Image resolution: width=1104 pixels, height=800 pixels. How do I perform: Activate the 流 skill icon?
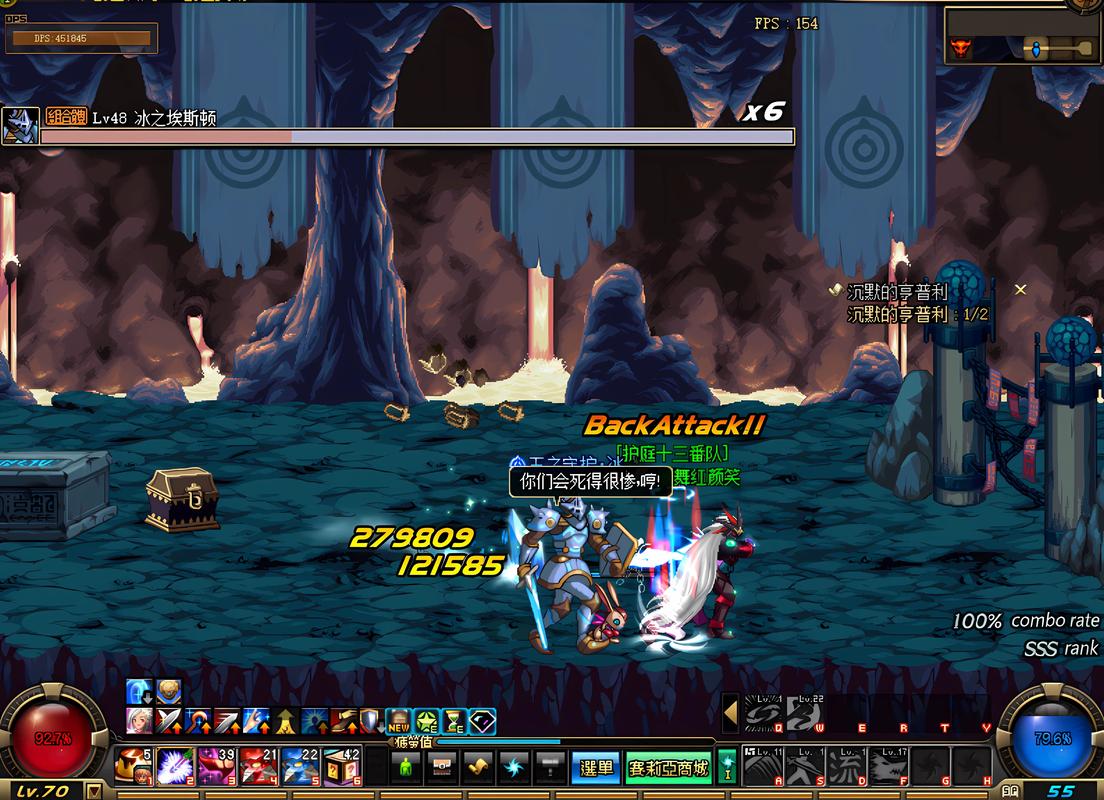pos(847,766)
